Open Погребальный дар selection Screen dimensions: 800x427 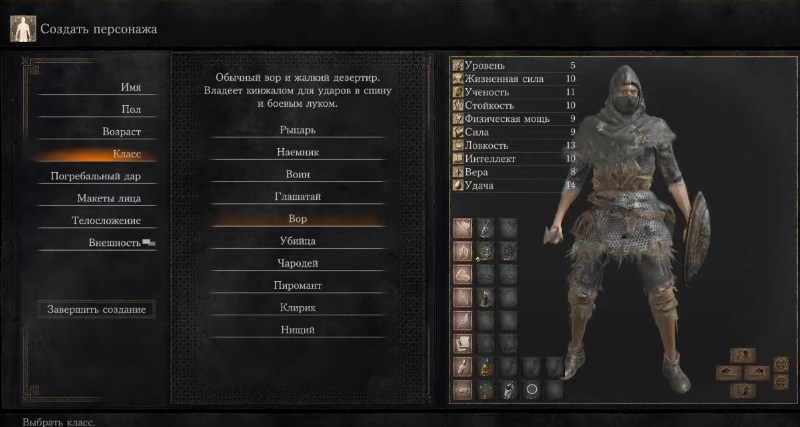coord(96,176)
